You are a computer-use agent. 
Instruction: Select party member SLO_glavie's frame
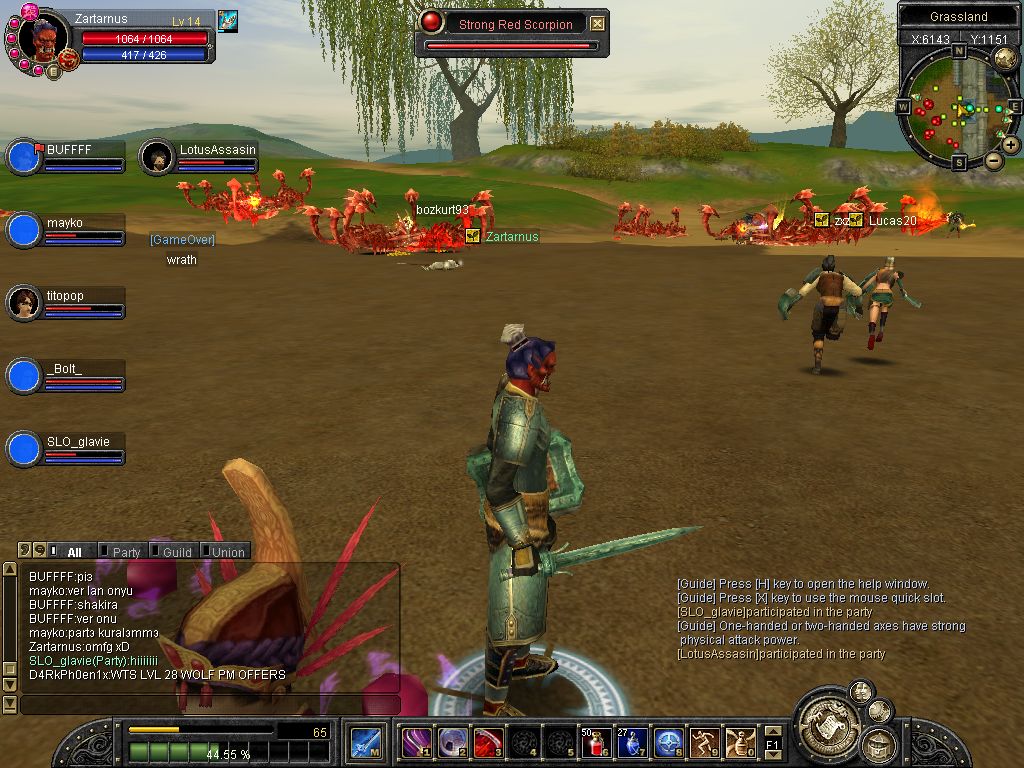click(x=66, y=449)
